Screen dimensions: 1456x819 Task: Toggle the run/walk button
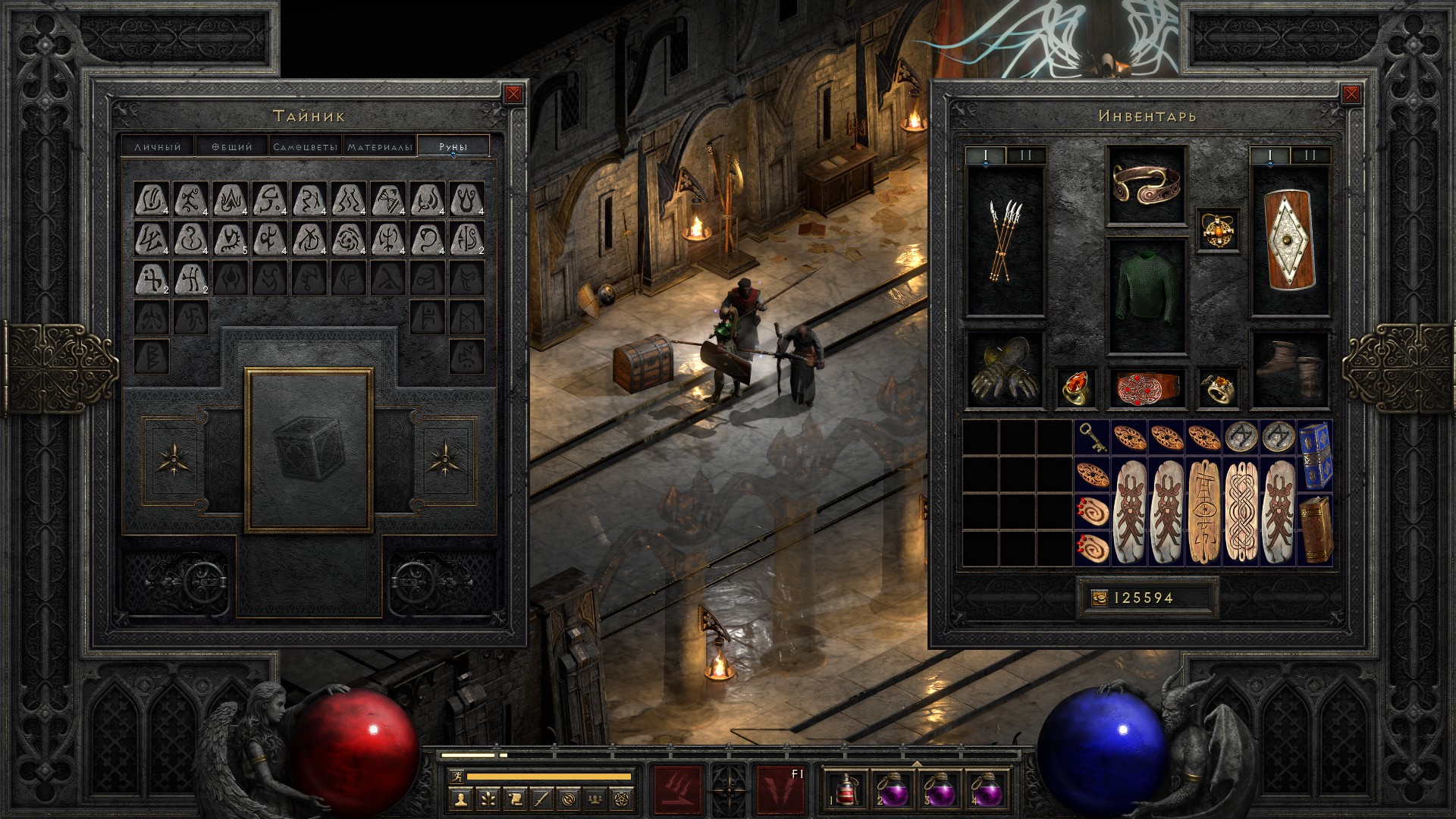coord(455,776)
